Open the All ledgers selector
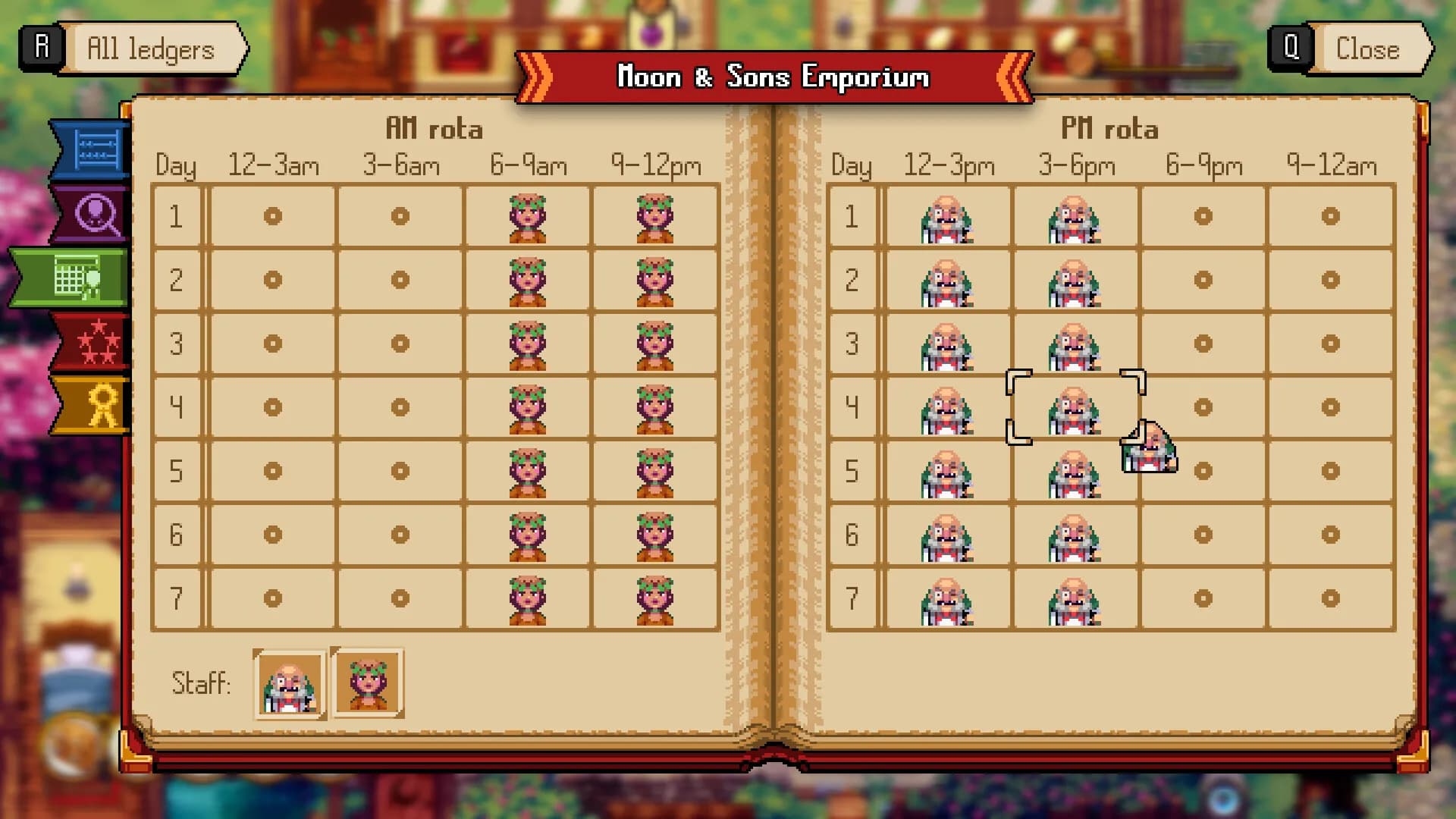Image resolution: width=1456 pixels, height=819 pixels. pos(149,49)
